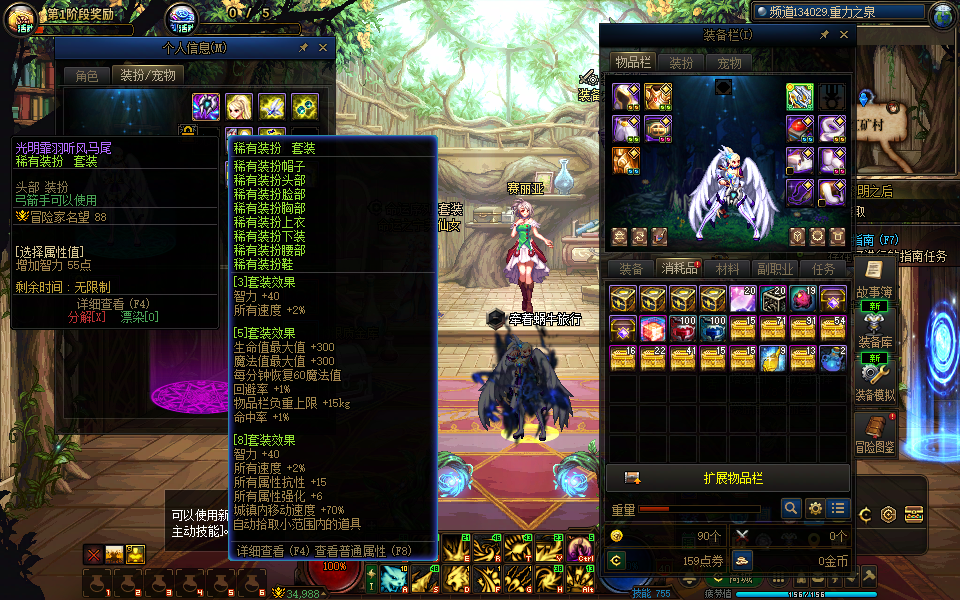Close the 装备栏 inventory window
The image size is (960, 600).
[x=844, y=35]
